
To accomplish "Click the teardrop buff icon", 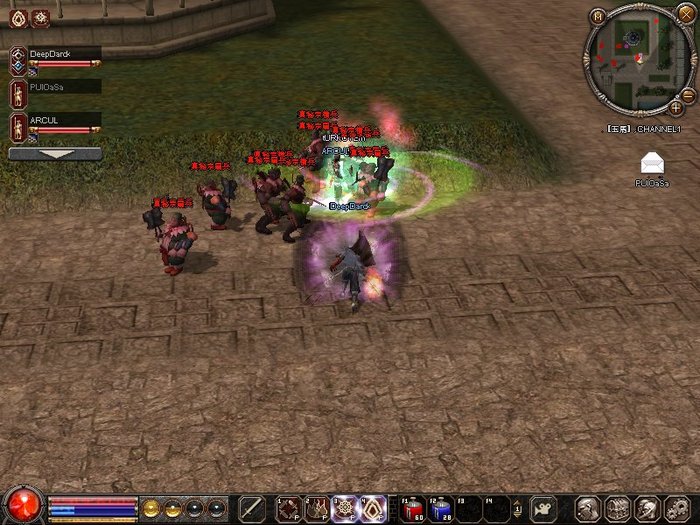I will (17, 18).
